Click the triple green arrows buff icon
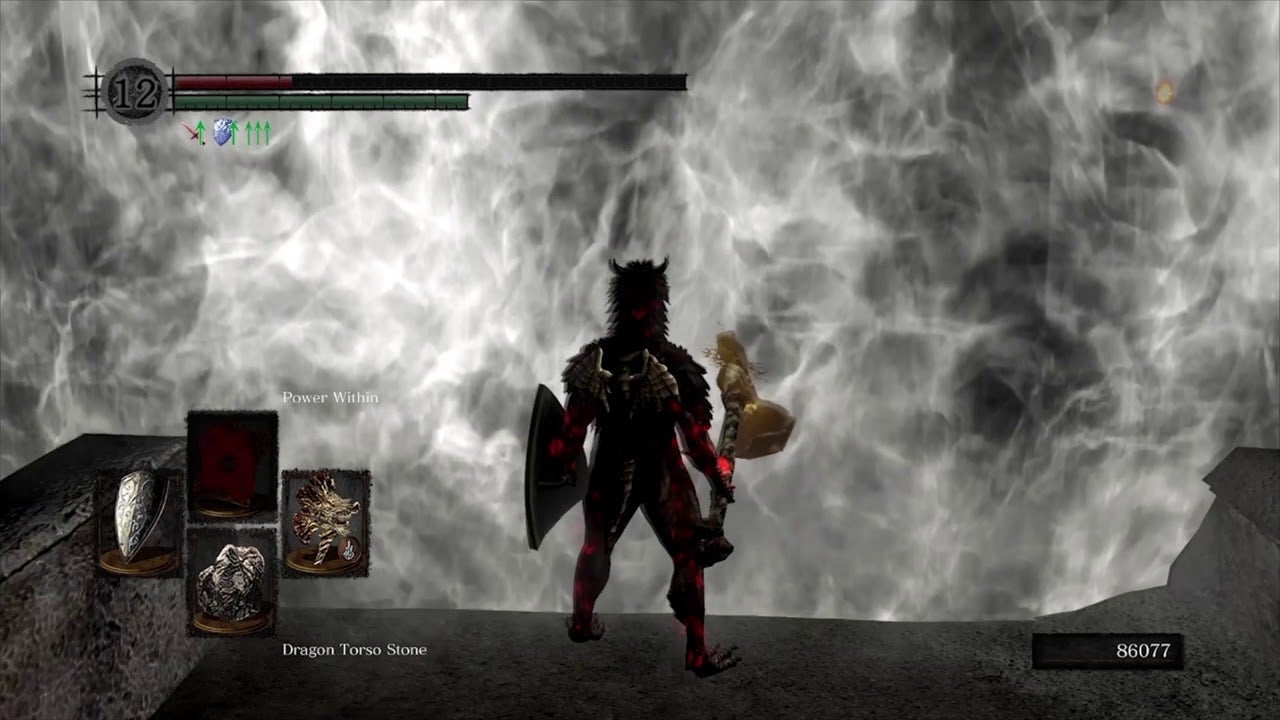1280x720 pixels. point(258,133)
